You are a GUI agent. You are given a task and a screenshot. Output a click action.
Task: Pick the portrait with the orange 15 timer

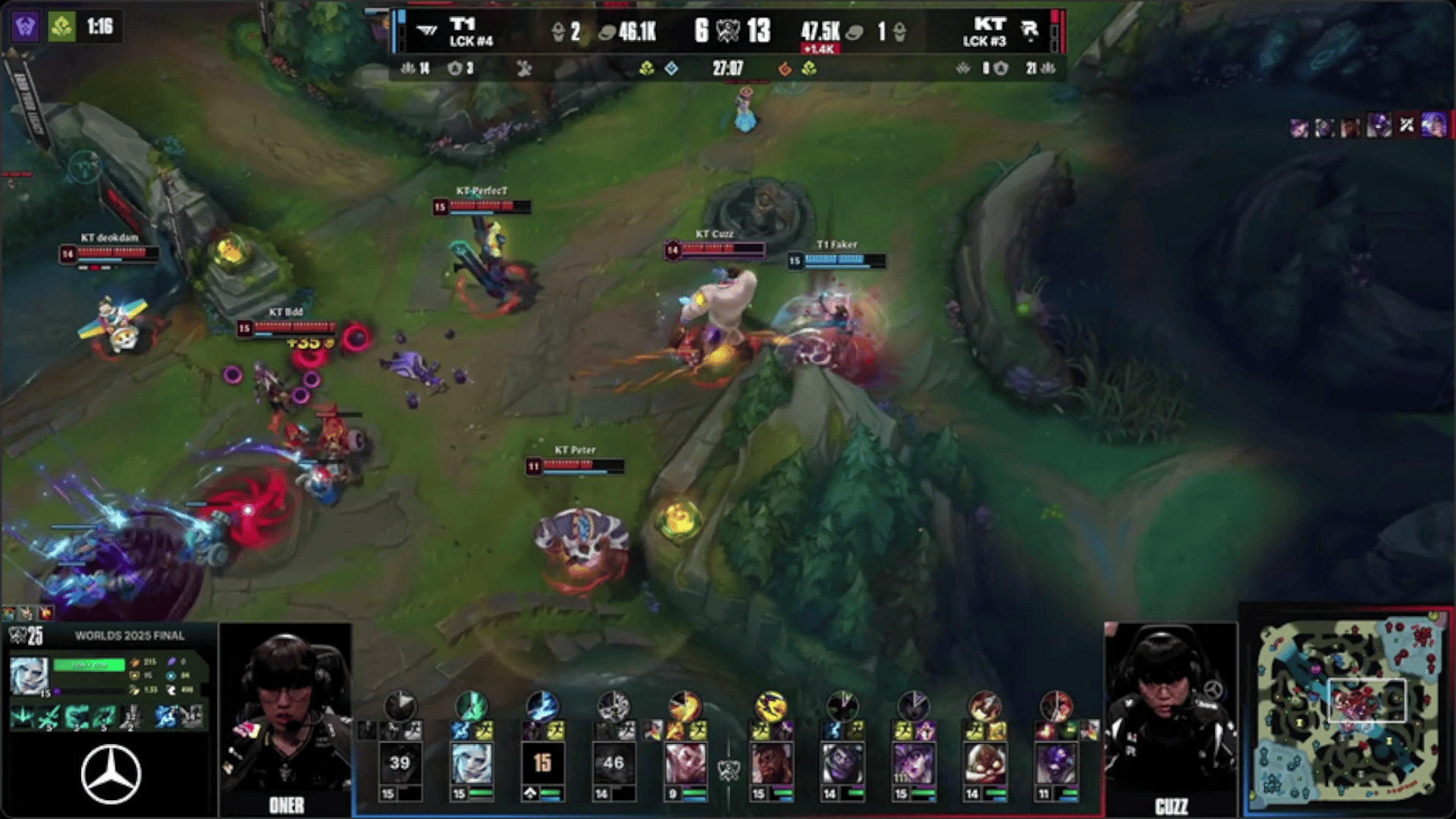(542, 762)
